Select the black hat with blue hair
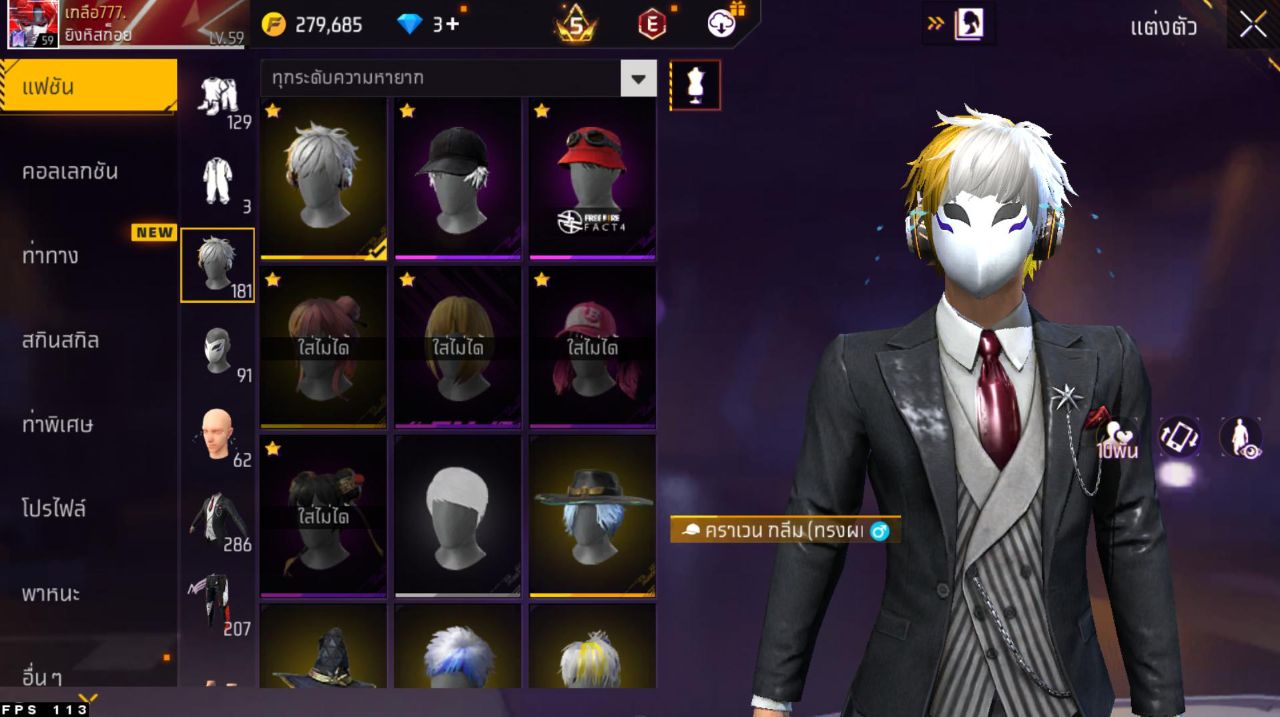Viewport: 1280px width, 717px height. coord(592,515)
